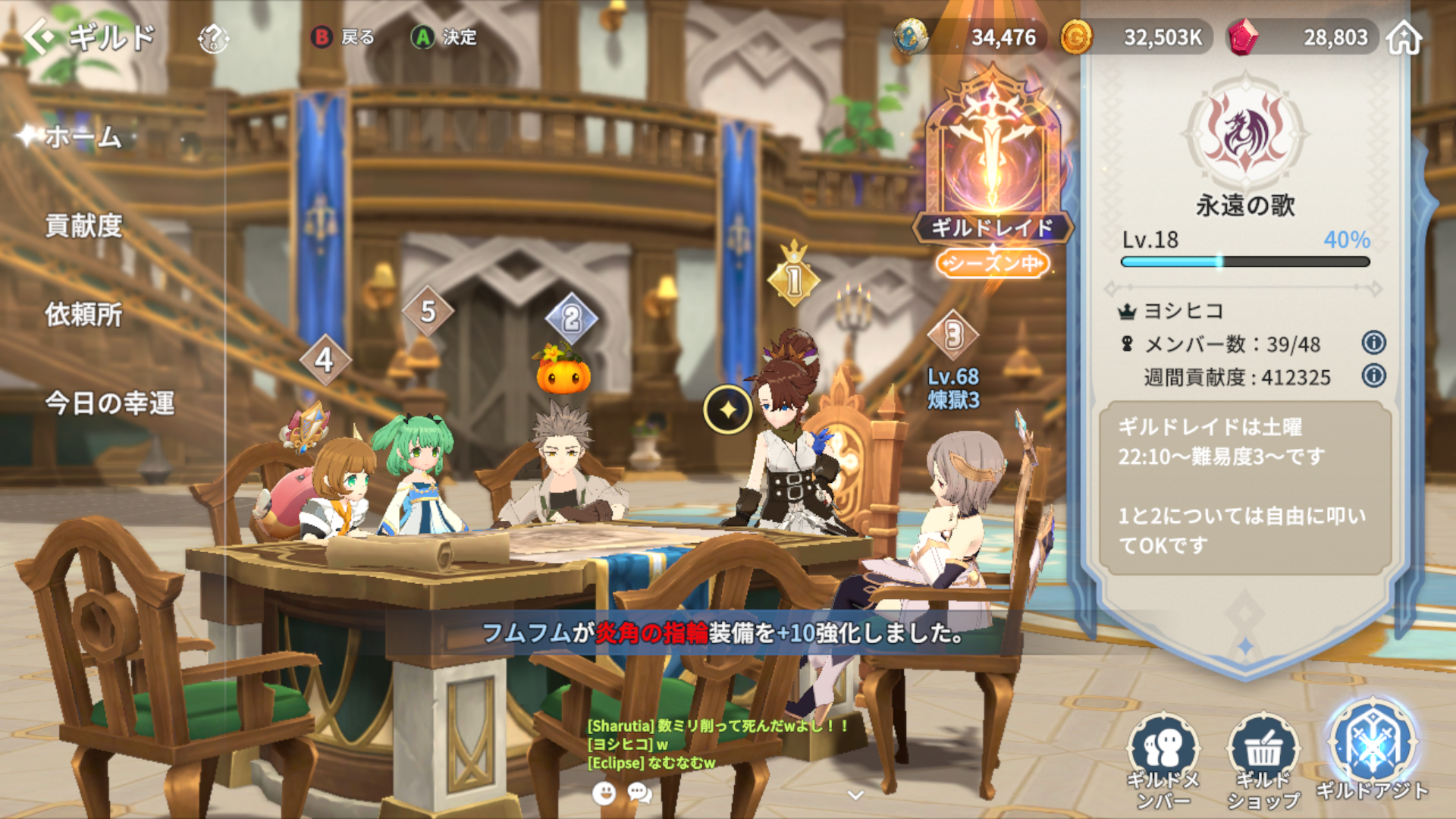Image resolution: width=1456 pixels, height=819 pixels.
Task: Expand the chat with the down chevron
Action: tap(855, 795)
